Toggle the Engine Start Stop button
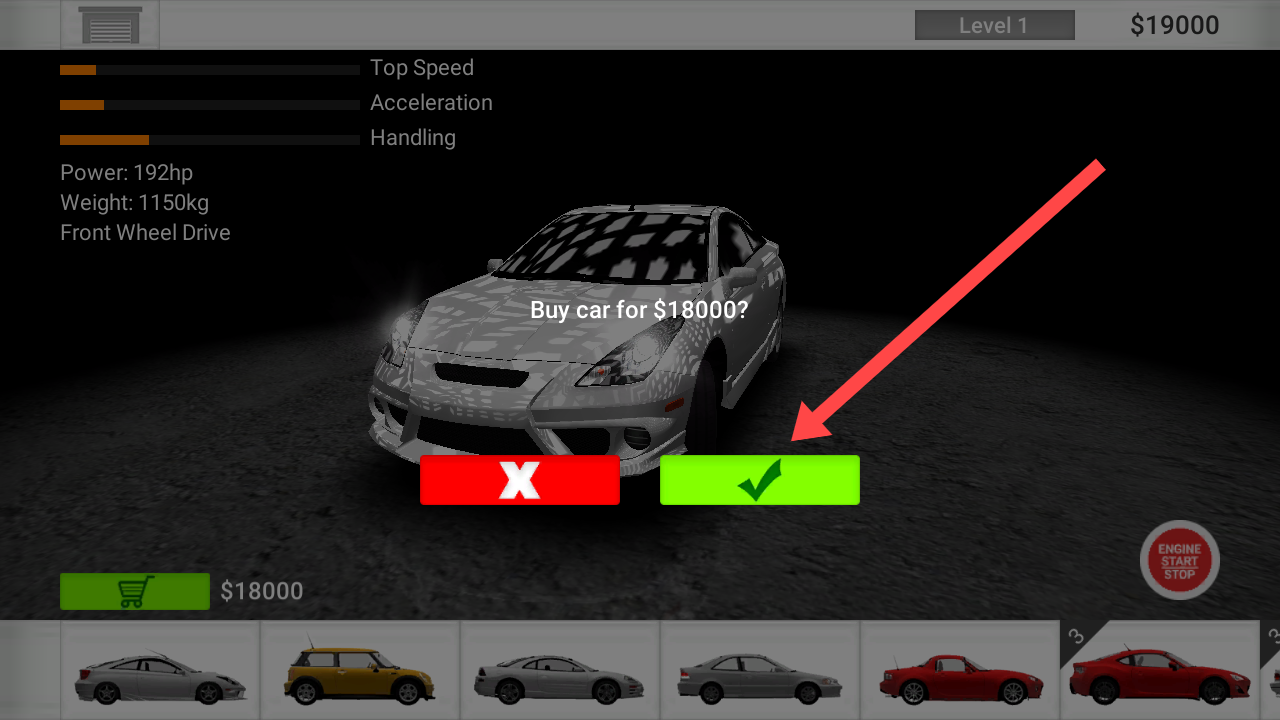 coord(1179,560)
